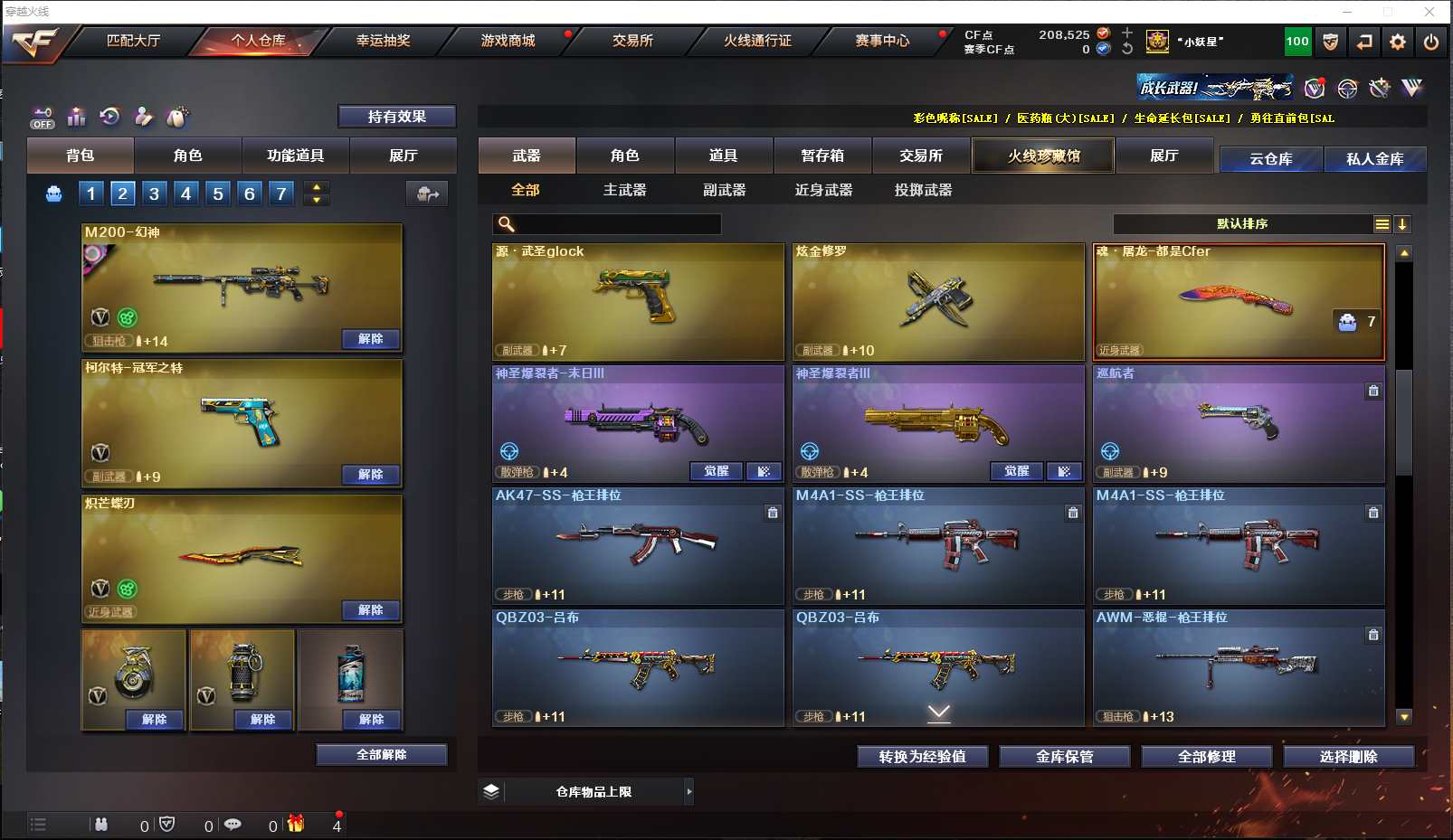Screen dimensions: 1453x840
Task: Switch to the 功能道具 tab
Action: click(x=295, y=156)
